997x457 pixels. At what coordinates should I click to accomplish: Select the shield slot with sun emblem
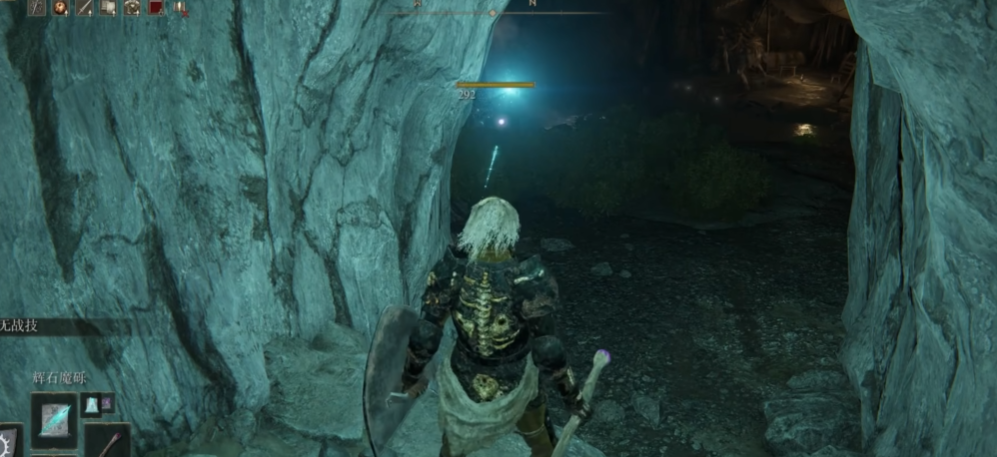click(x=10, y=441)
